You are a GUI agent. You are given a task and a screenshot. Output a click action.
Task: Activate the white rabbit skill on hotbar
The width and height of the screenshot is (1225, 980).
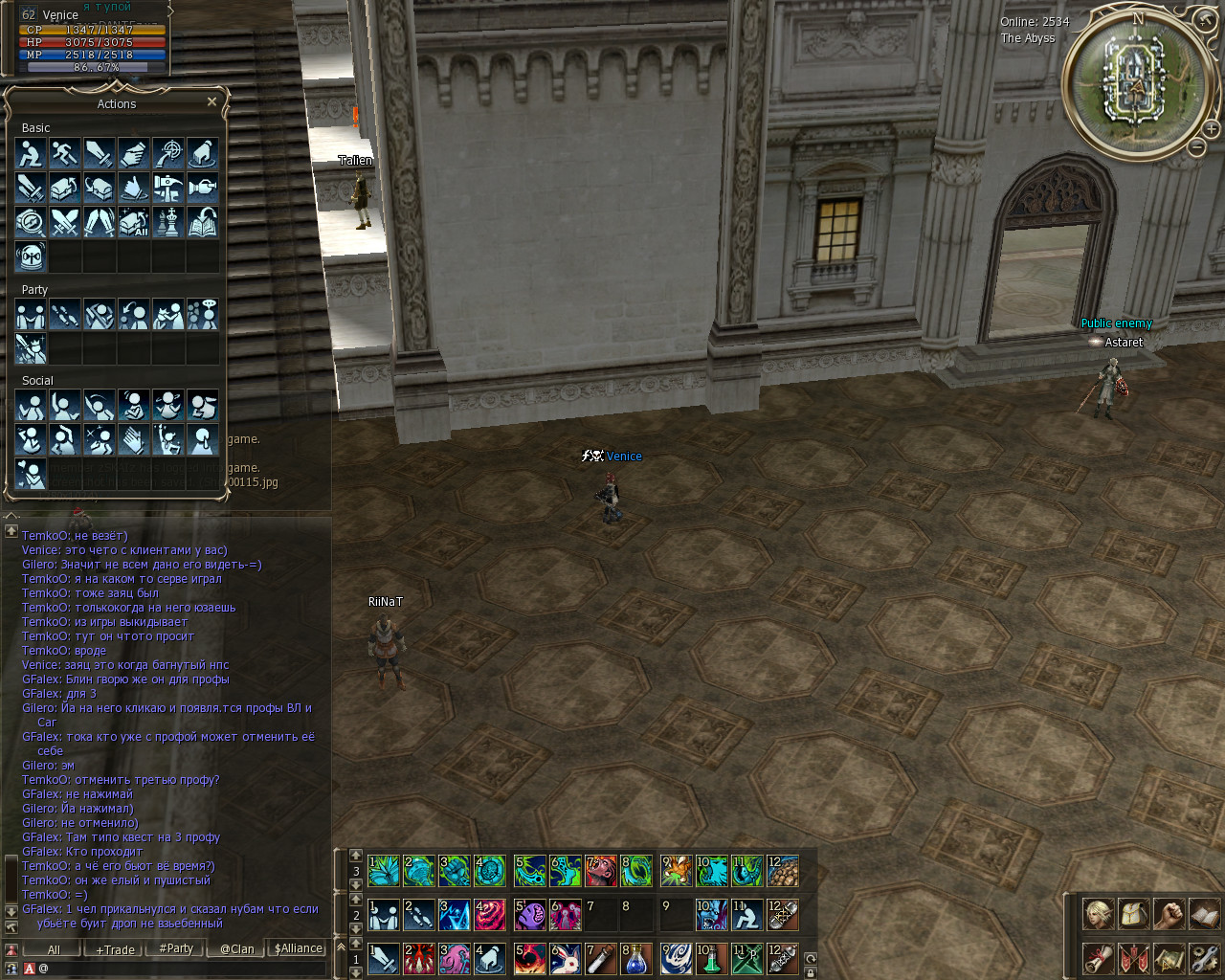tap(566, 958)
